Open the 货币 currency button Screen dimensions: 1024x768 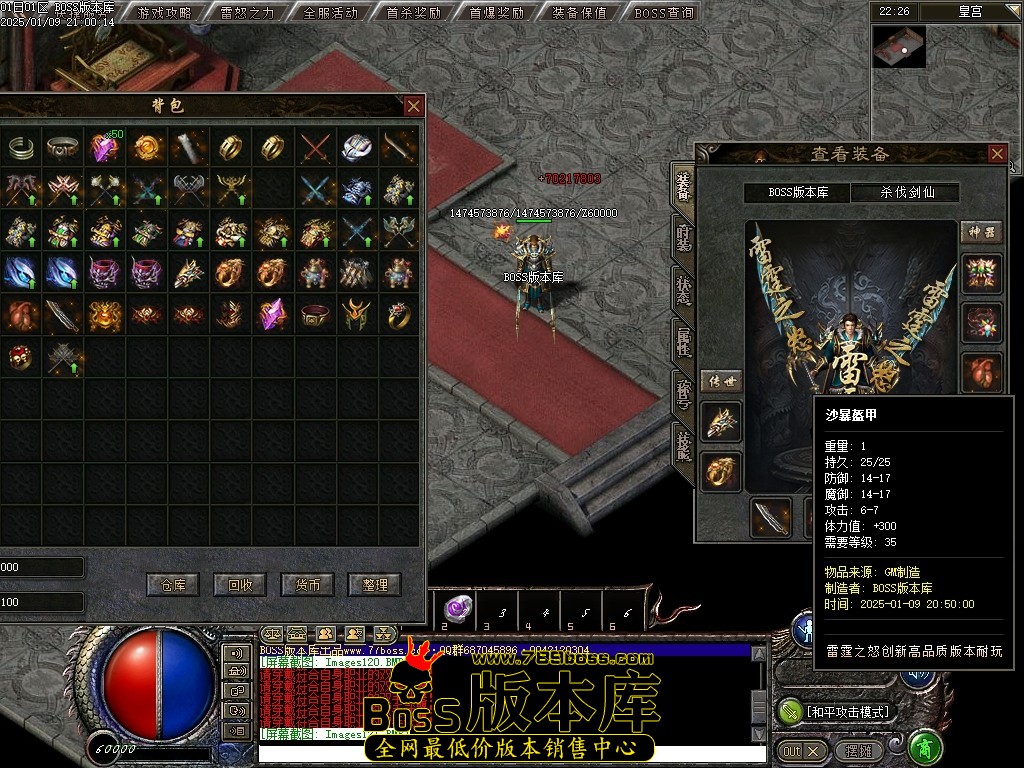(x=307, y=585)
